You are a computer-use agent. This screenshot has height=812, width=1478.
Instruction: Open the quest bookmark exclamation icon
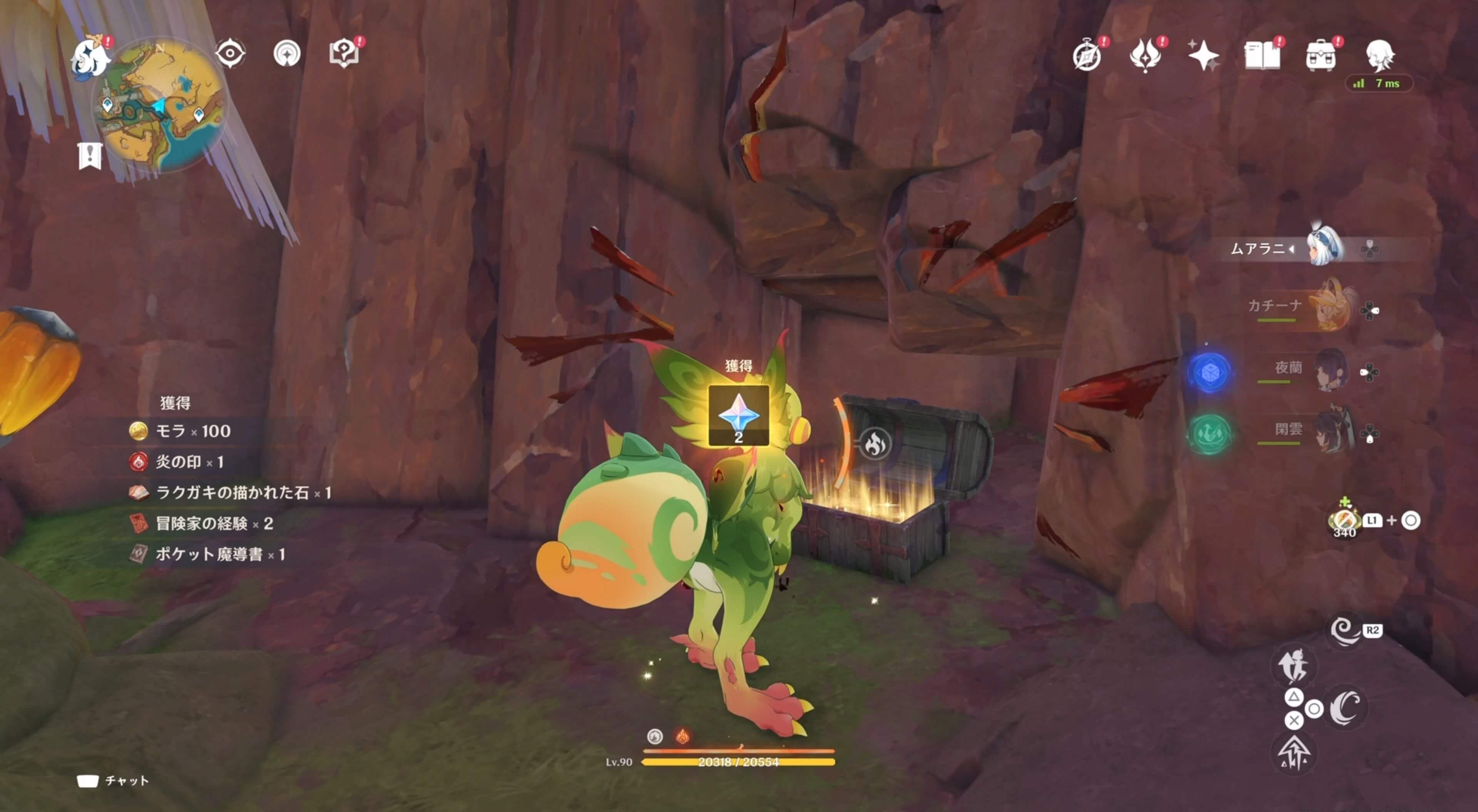pos(90,156)
